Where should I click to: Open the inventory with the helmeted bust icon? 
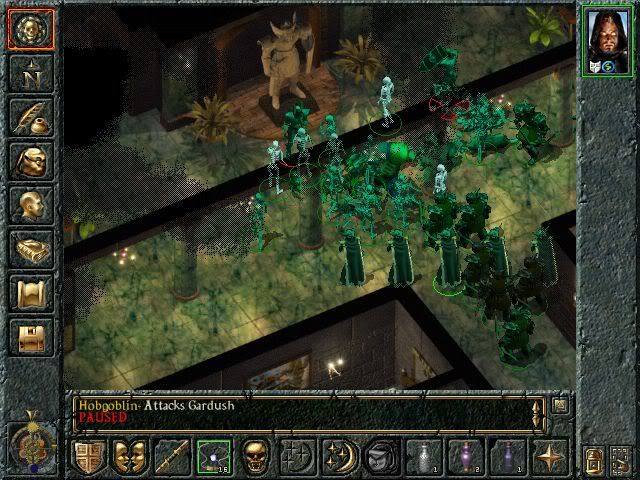click(31, 160)
